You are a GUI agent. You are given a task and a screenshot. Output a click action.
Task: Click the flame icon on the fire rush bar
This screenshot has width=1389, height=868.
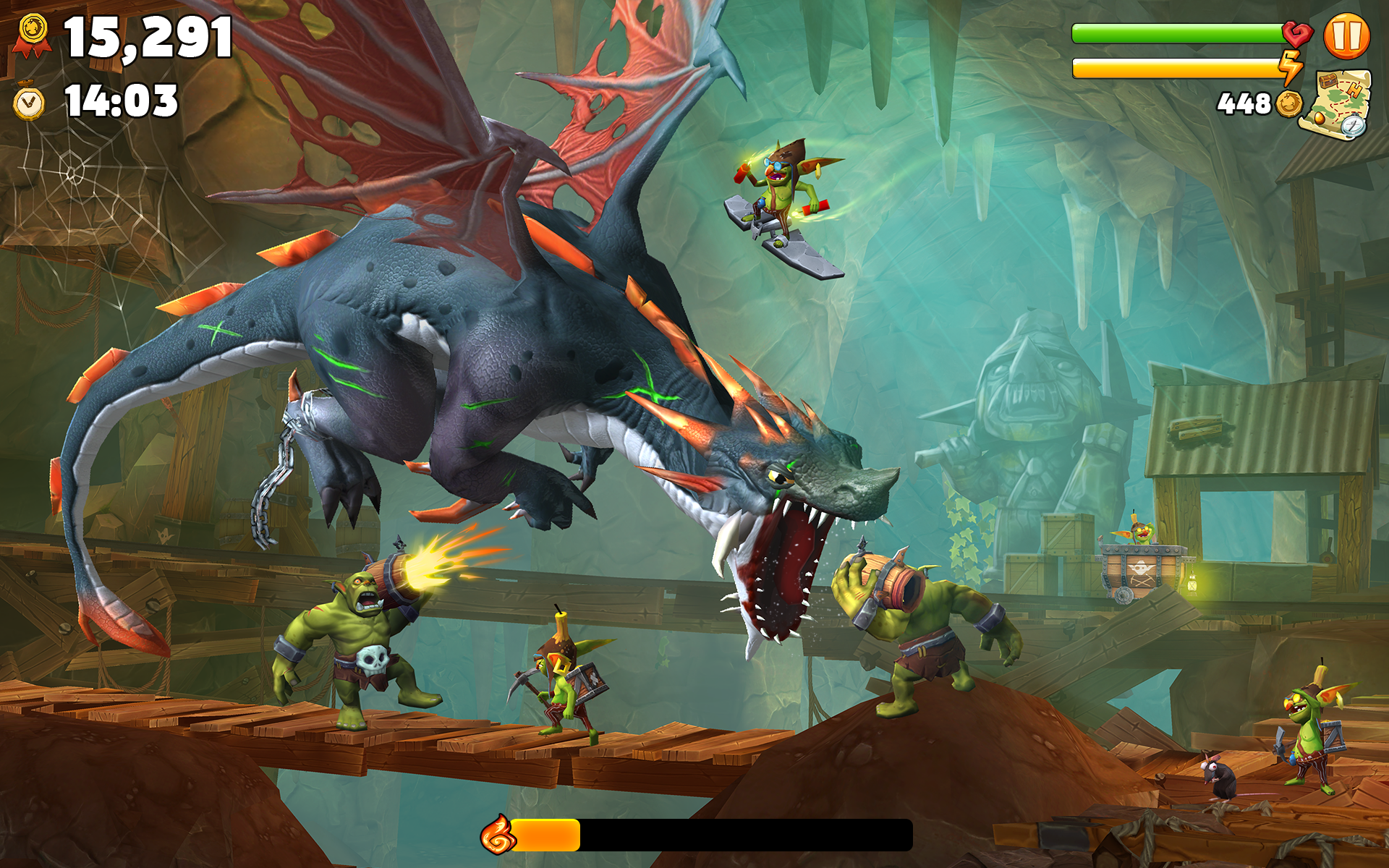[x=501, y=836]
